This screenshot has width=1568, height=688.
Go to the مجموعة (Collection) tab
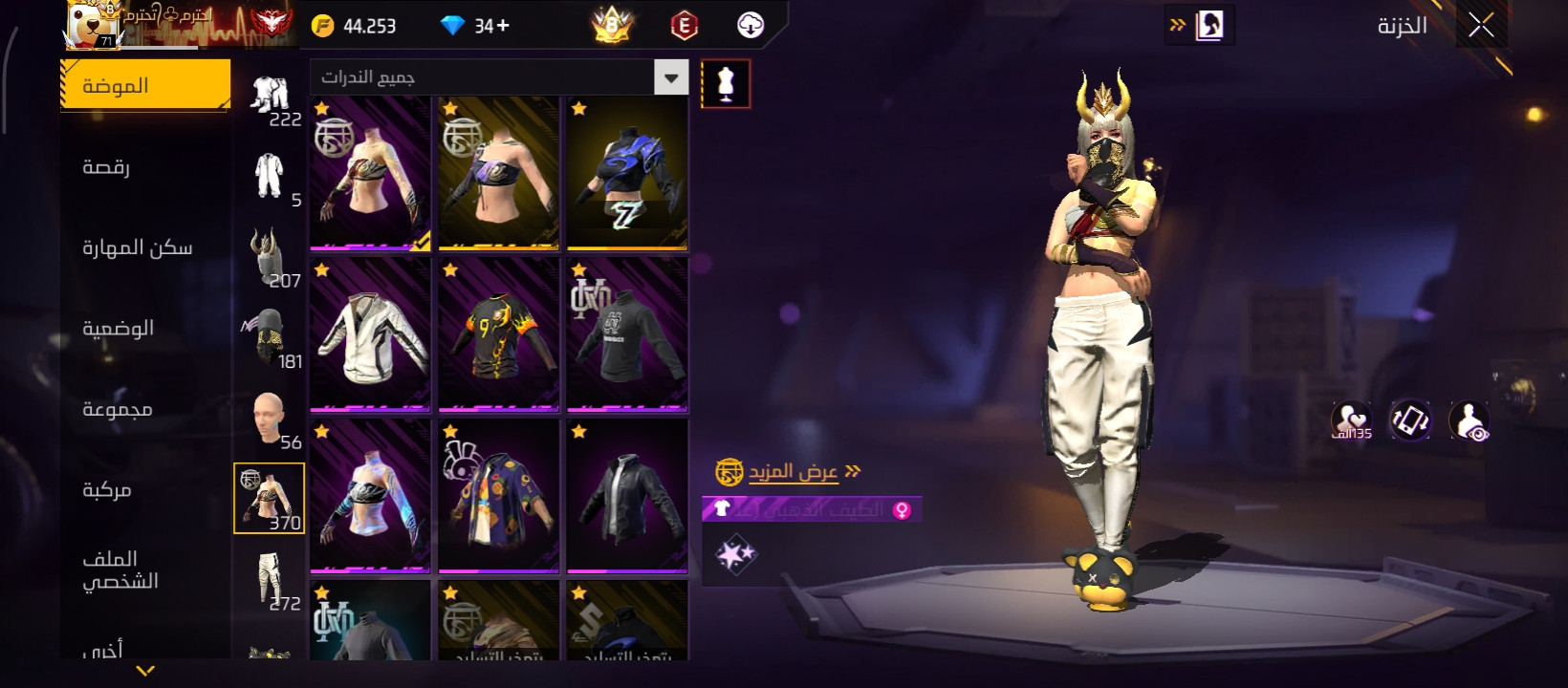(x=118, y=410)
